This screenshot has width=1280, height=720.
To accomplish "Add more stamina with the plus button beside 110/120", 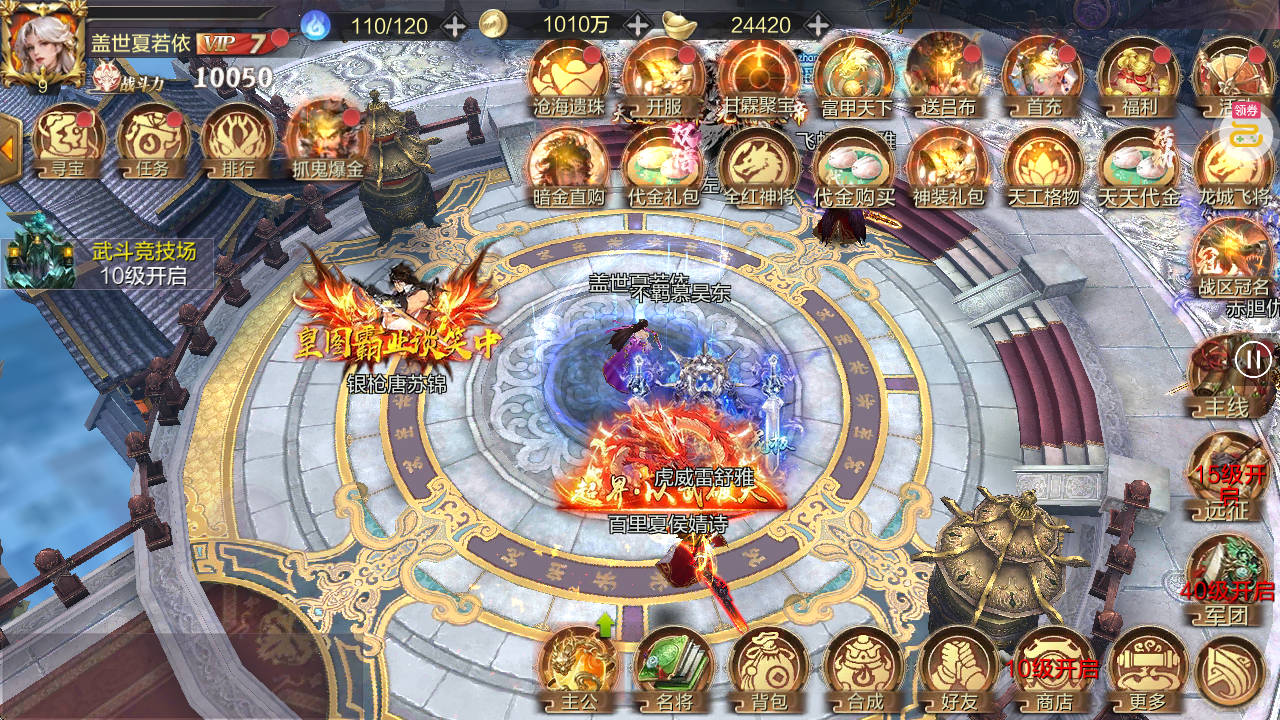I will 454,25.
